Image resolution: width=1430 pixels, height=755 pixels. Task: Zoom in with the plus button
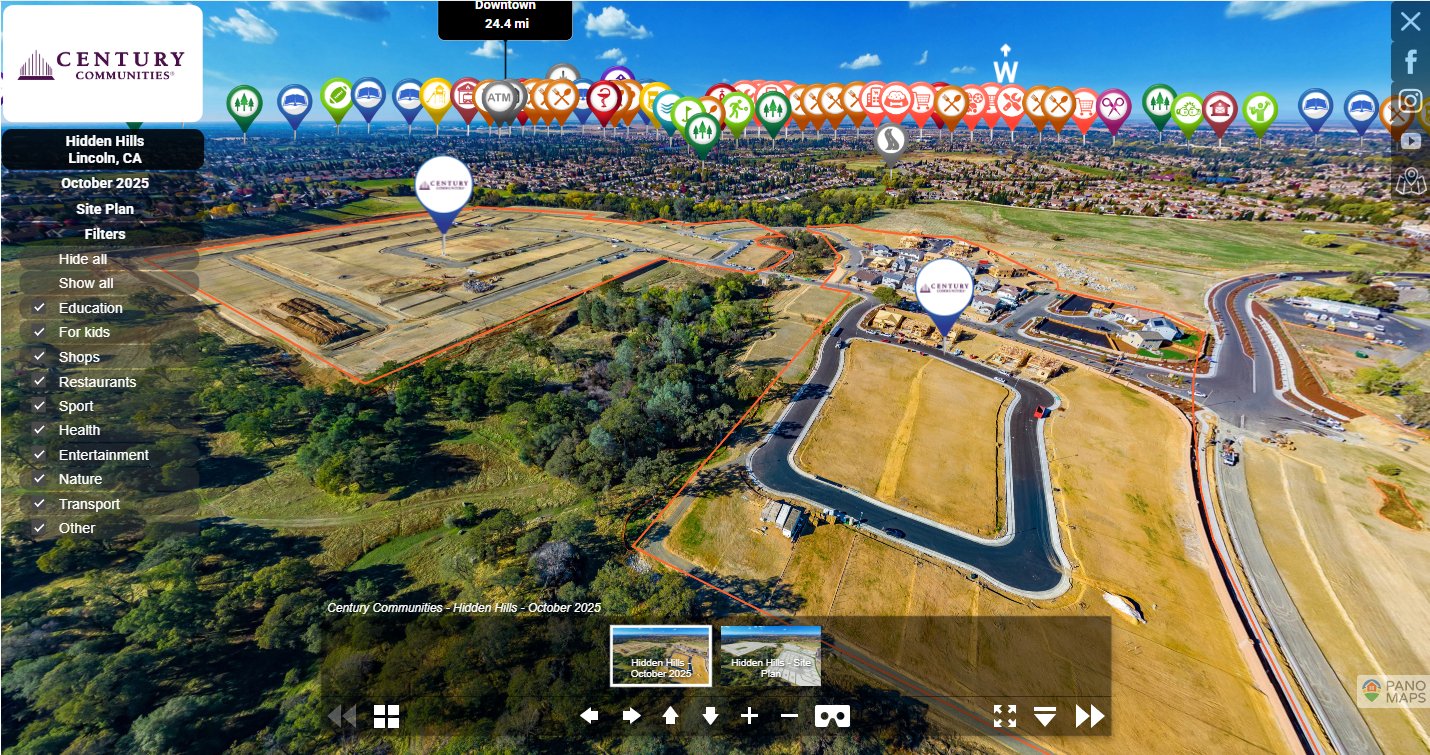(749, 716)
